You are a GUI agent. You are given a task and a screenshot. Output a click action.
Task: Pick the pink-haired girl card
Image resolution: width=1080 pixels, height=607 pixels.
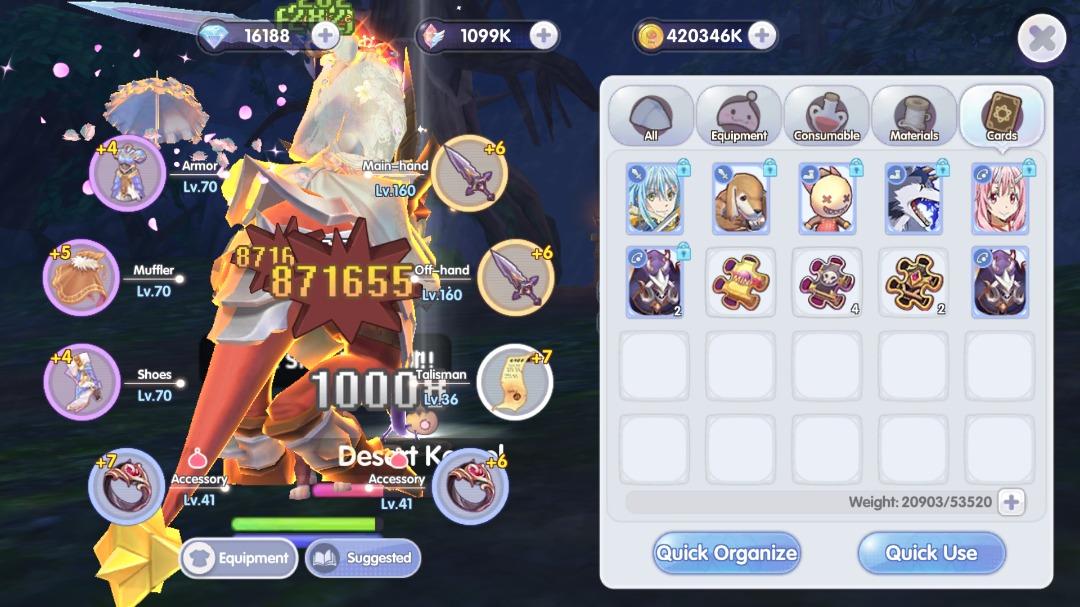coord(999,199)
